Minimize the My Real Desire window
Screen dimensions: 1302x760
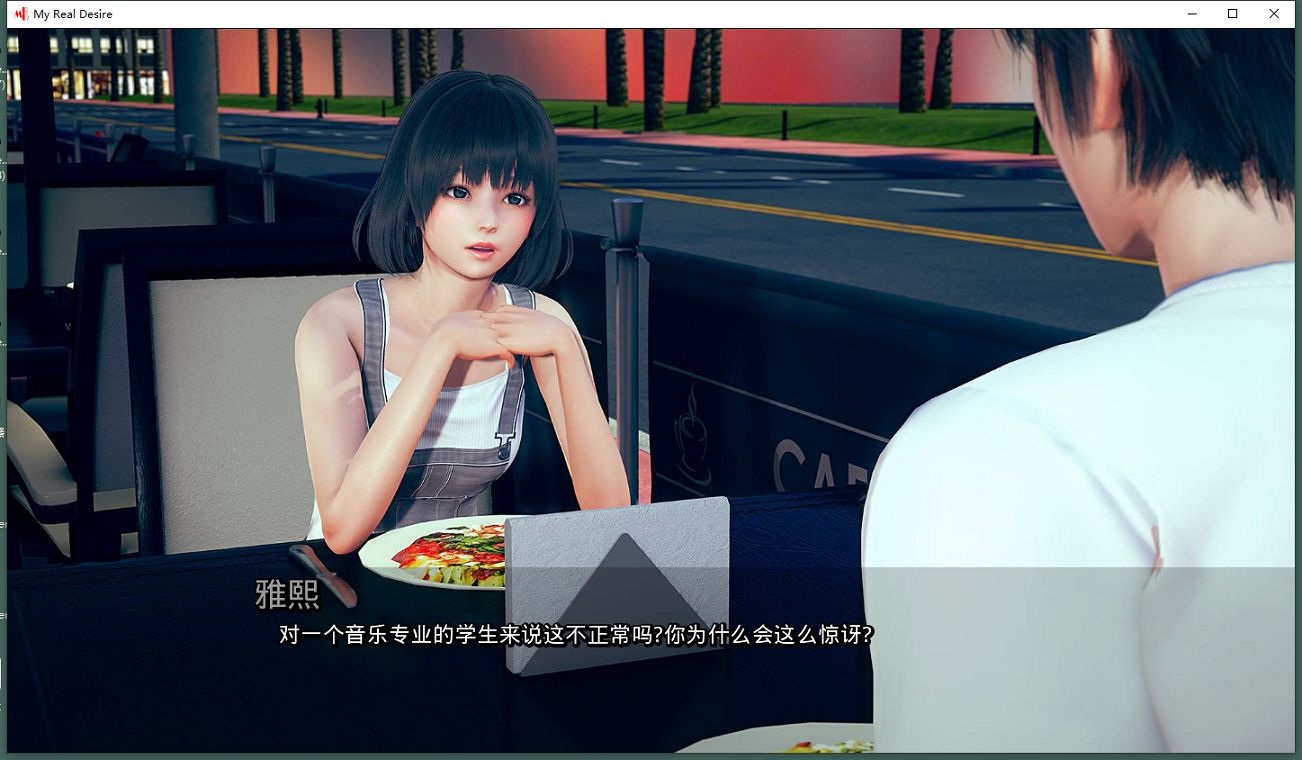point(1191,13)
